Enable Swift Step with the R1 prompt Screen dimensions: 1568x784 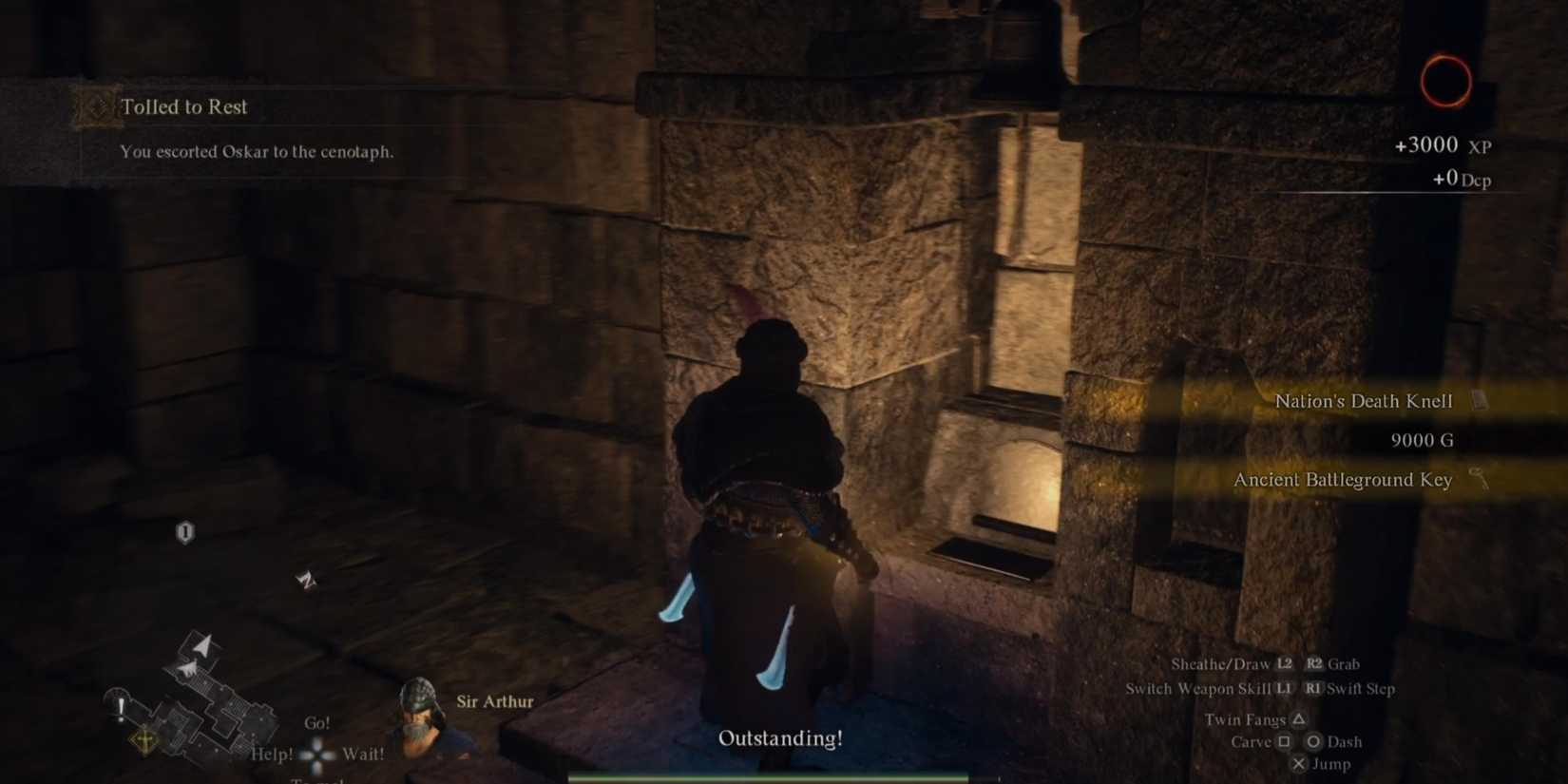coord(1315,689)
